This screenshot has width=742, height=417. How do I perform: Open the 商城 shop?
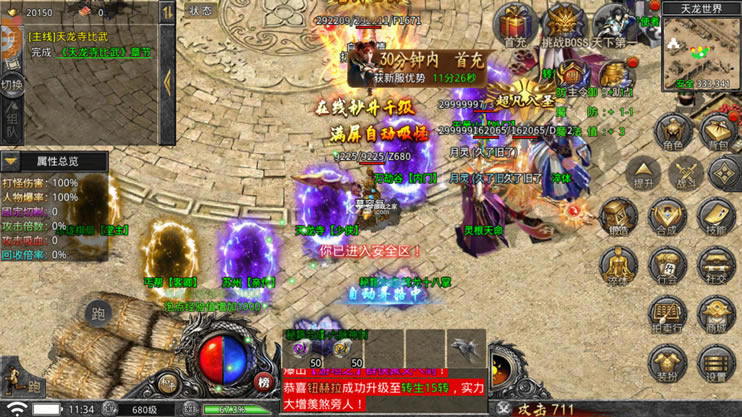pyautogui.click(x=716, y=315)
